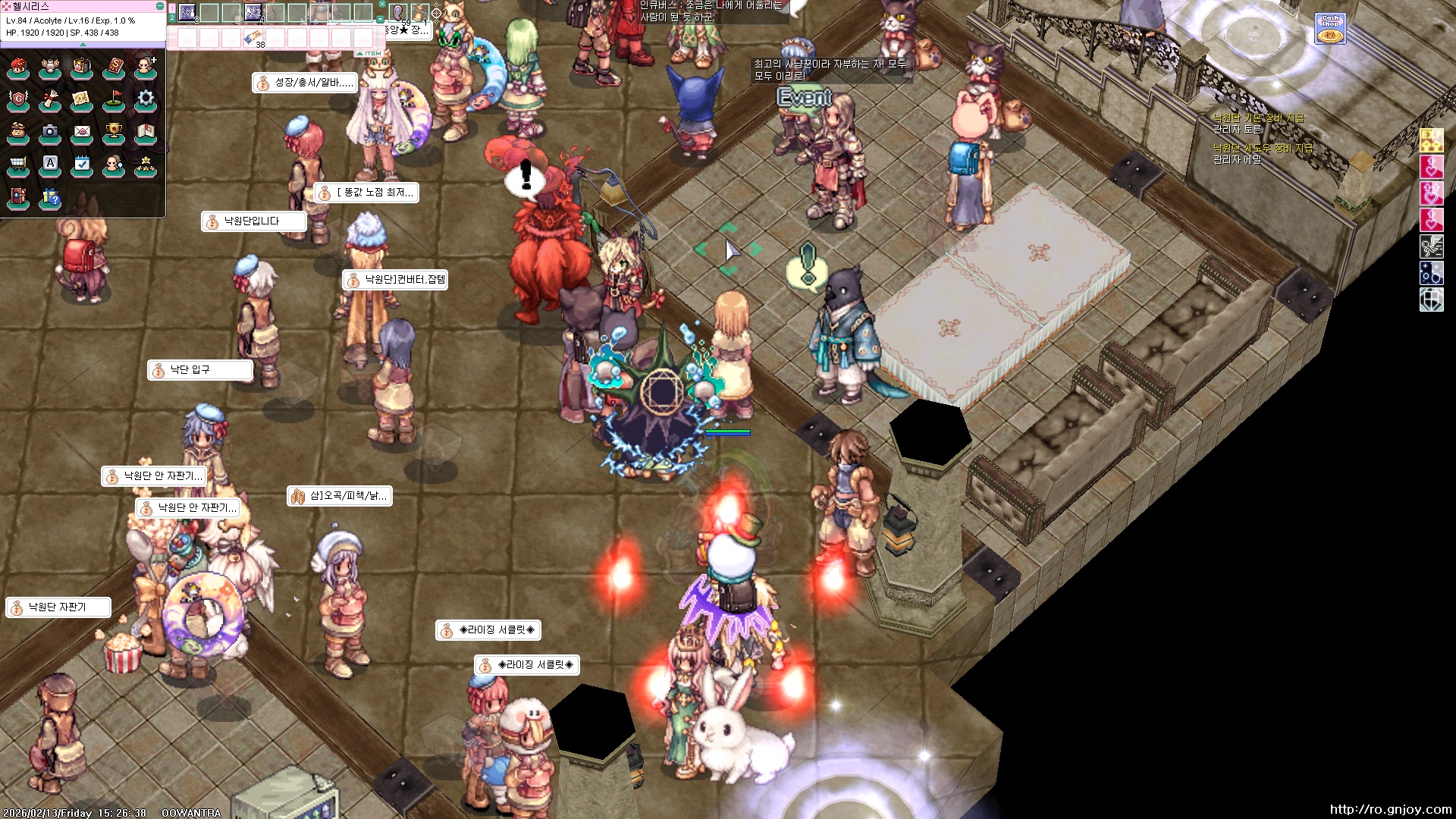Screen dimensions: 1456x819
Task: Use the ticket item in the hotbar
Action: point(253,37)
